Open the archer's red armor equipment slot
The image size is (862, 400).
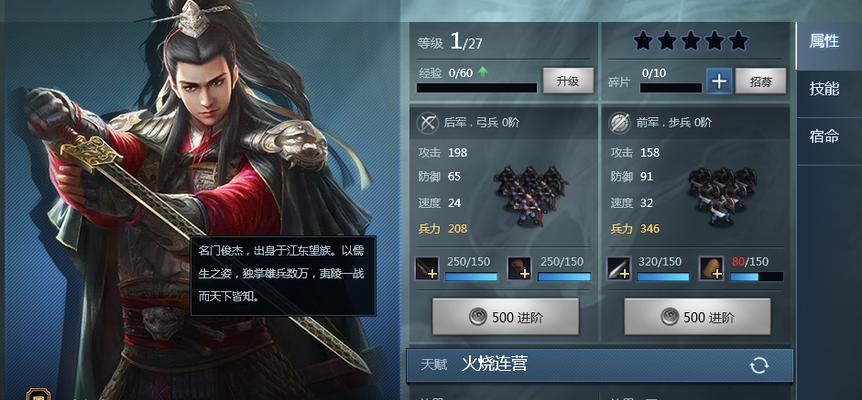tap(519, 268)
